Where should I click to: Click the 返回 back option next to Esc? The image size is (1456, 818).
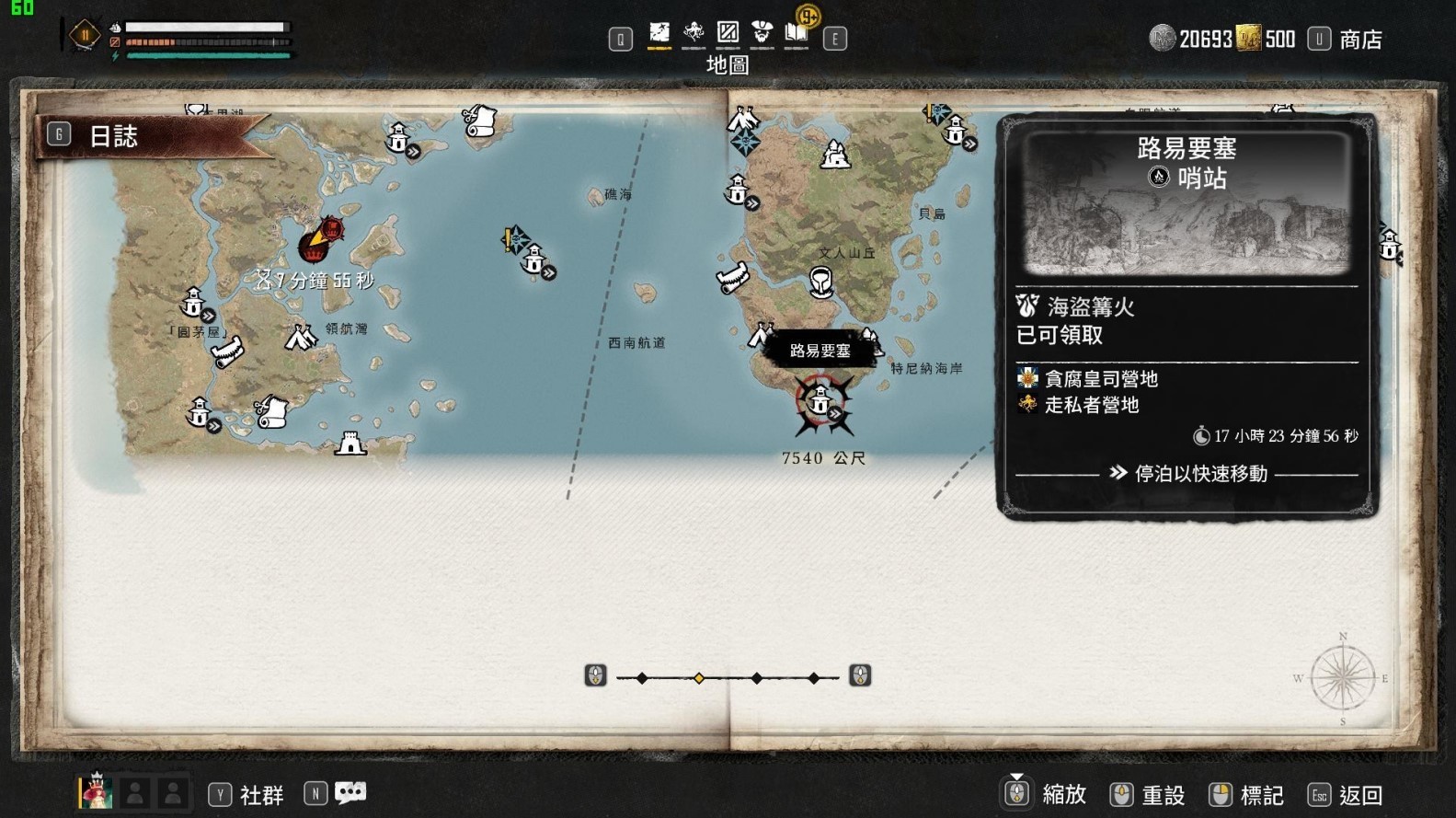point(1360,793)
